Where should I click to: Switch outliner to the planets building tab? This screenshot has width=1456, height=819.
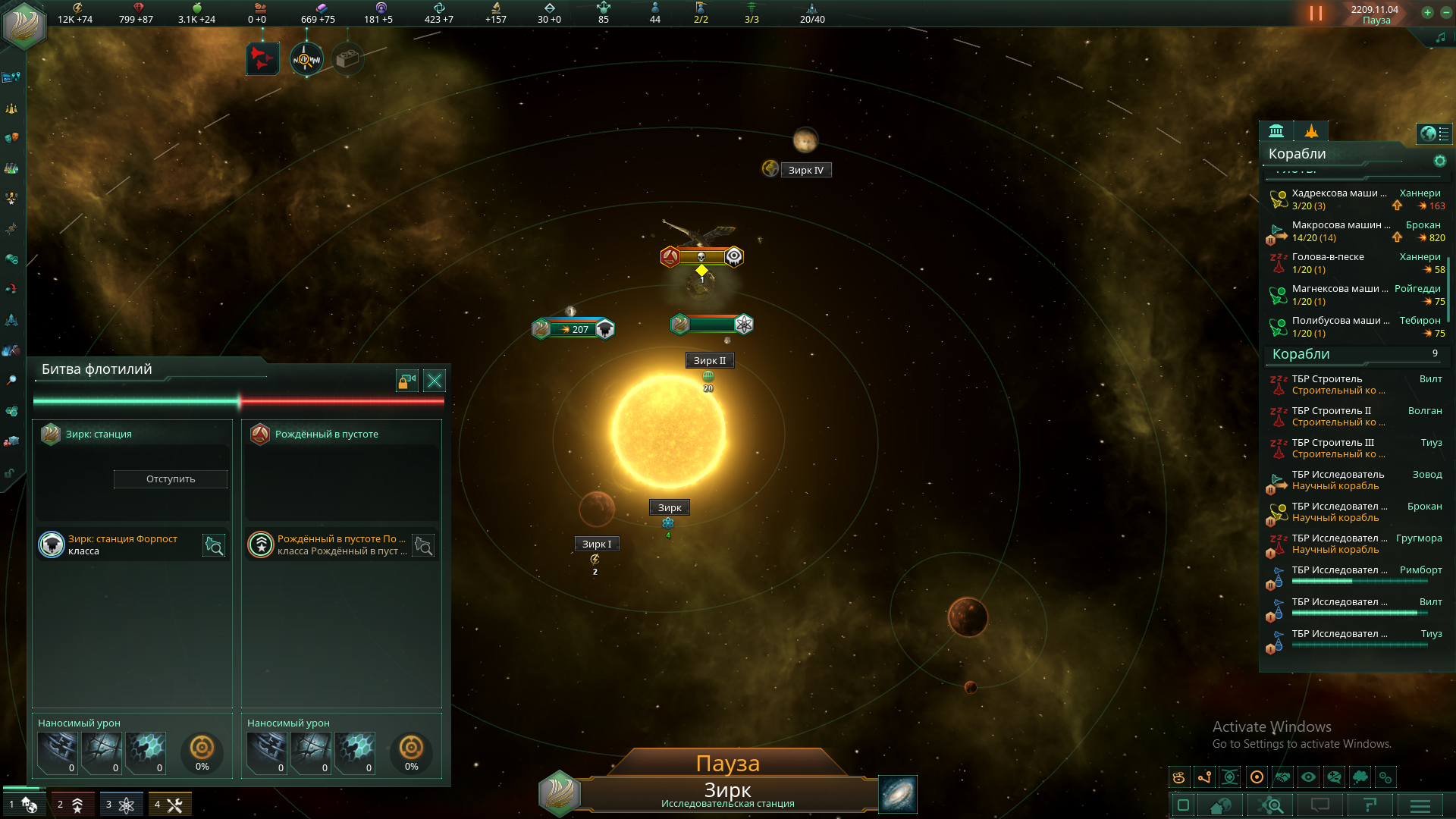click(x=1276, y=131)
